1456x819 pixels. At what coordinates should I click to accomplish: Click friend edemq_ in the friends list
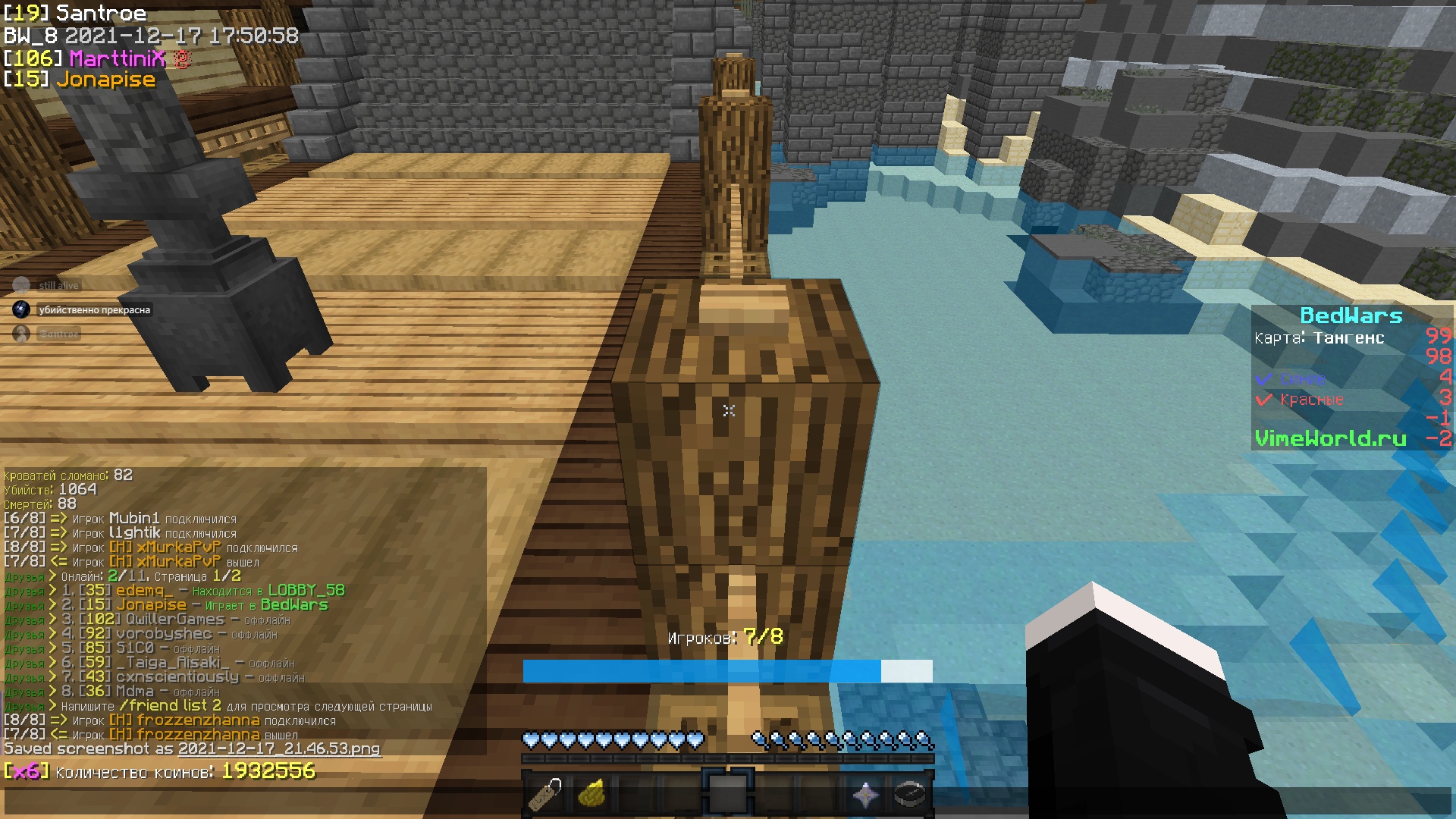pos(144,590)
